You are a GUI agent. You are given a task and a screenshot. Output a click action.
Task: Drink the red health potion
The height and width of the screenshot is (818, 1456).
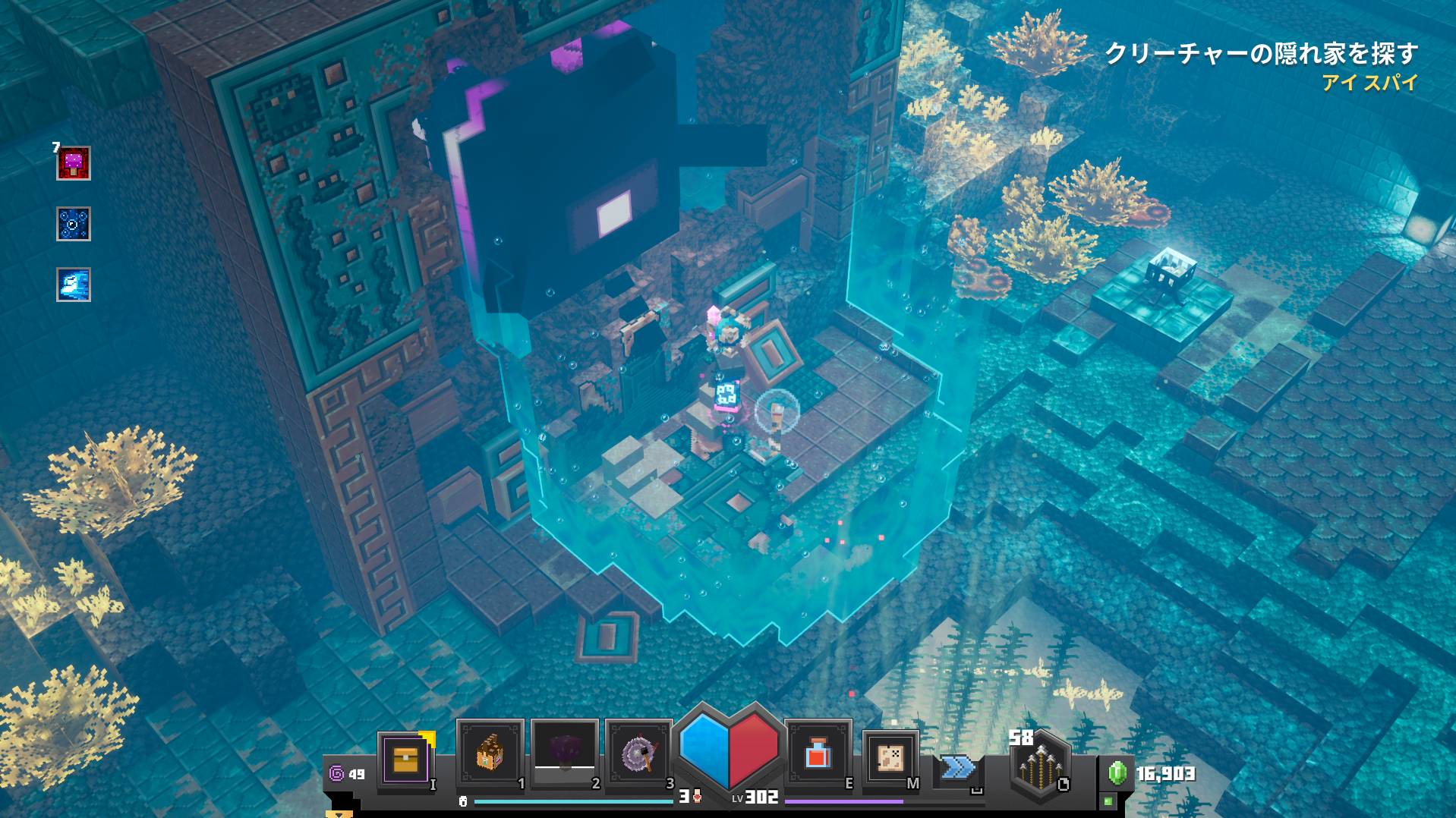[x=817, y=755]
